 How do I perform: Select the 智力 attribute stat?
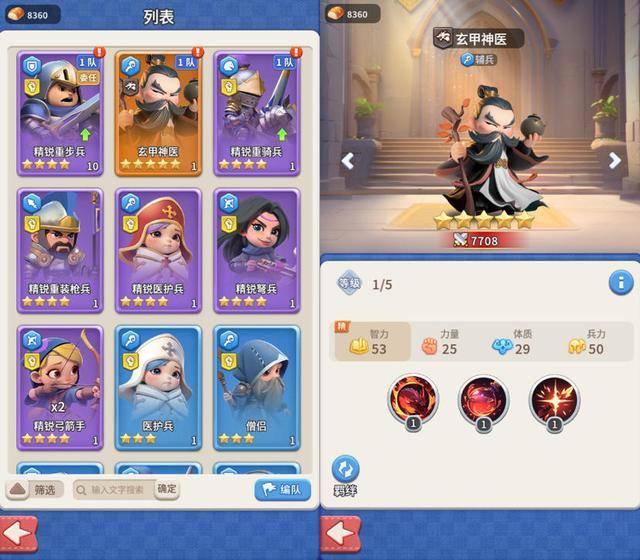371,341
